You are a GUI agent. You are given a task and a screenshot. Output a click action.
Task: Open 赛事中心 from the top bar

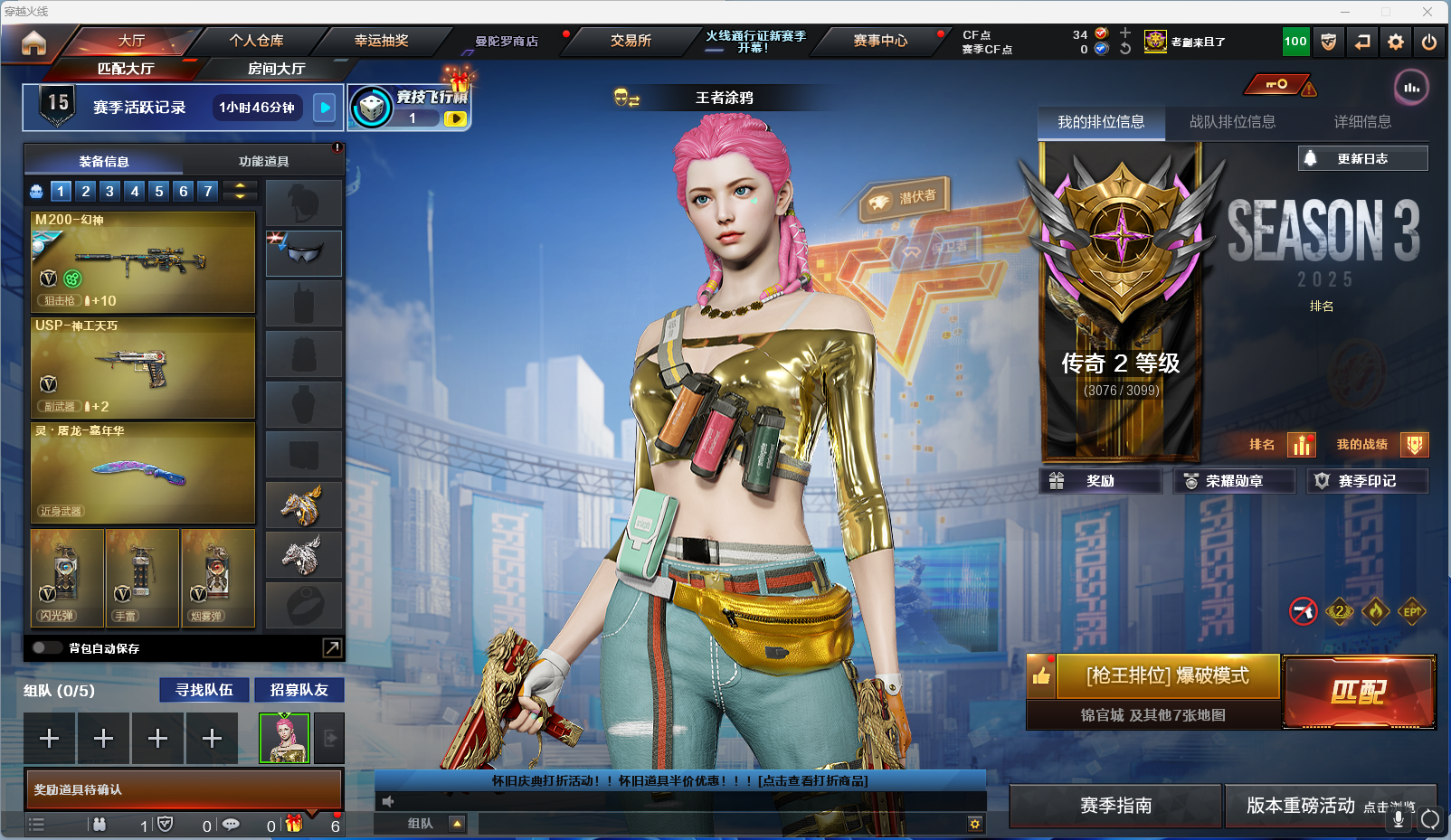click(x=879, y=41)
